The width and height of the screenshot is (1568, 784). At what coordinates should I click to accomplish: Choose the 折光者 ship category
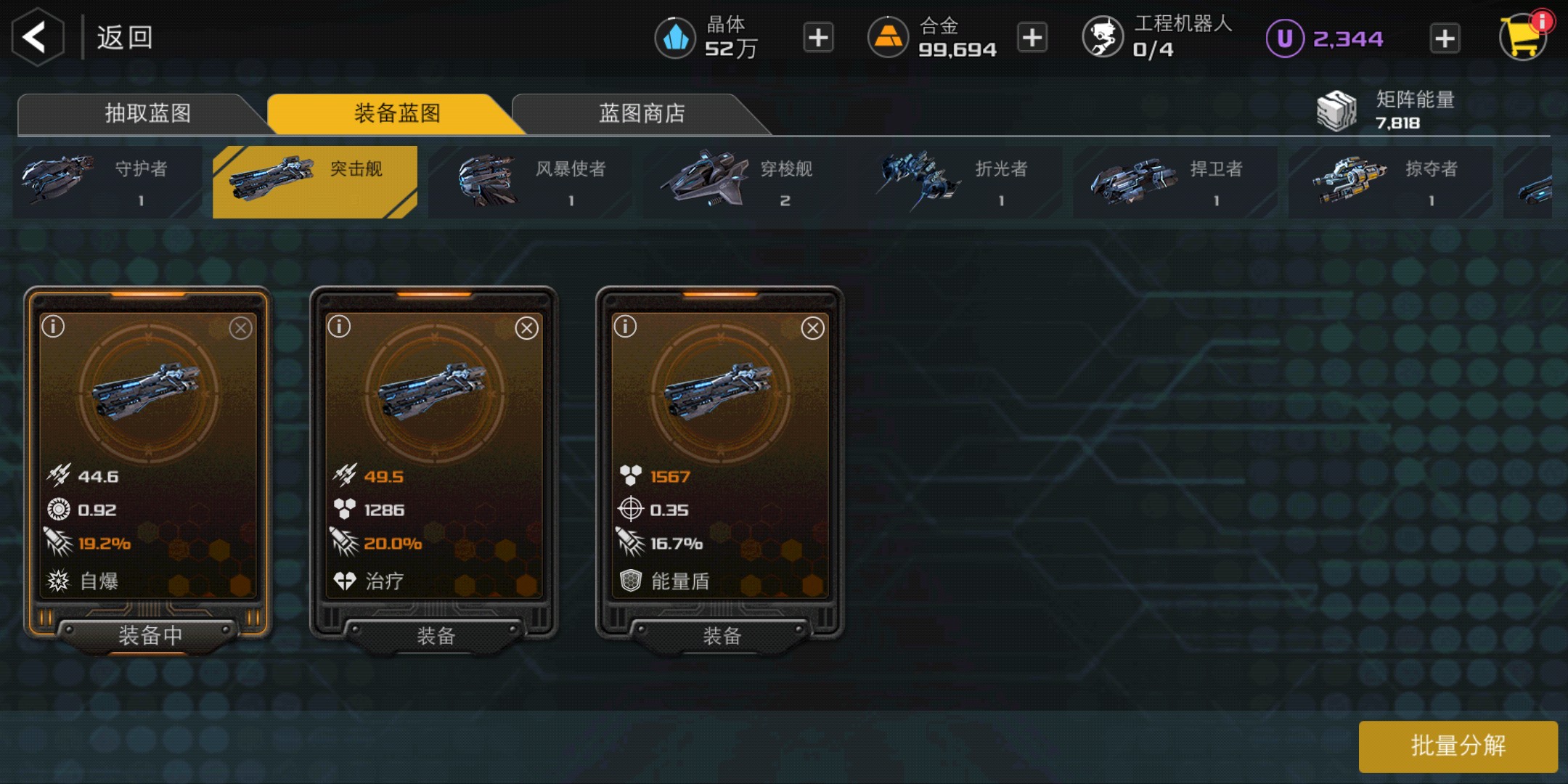point(960,181)
